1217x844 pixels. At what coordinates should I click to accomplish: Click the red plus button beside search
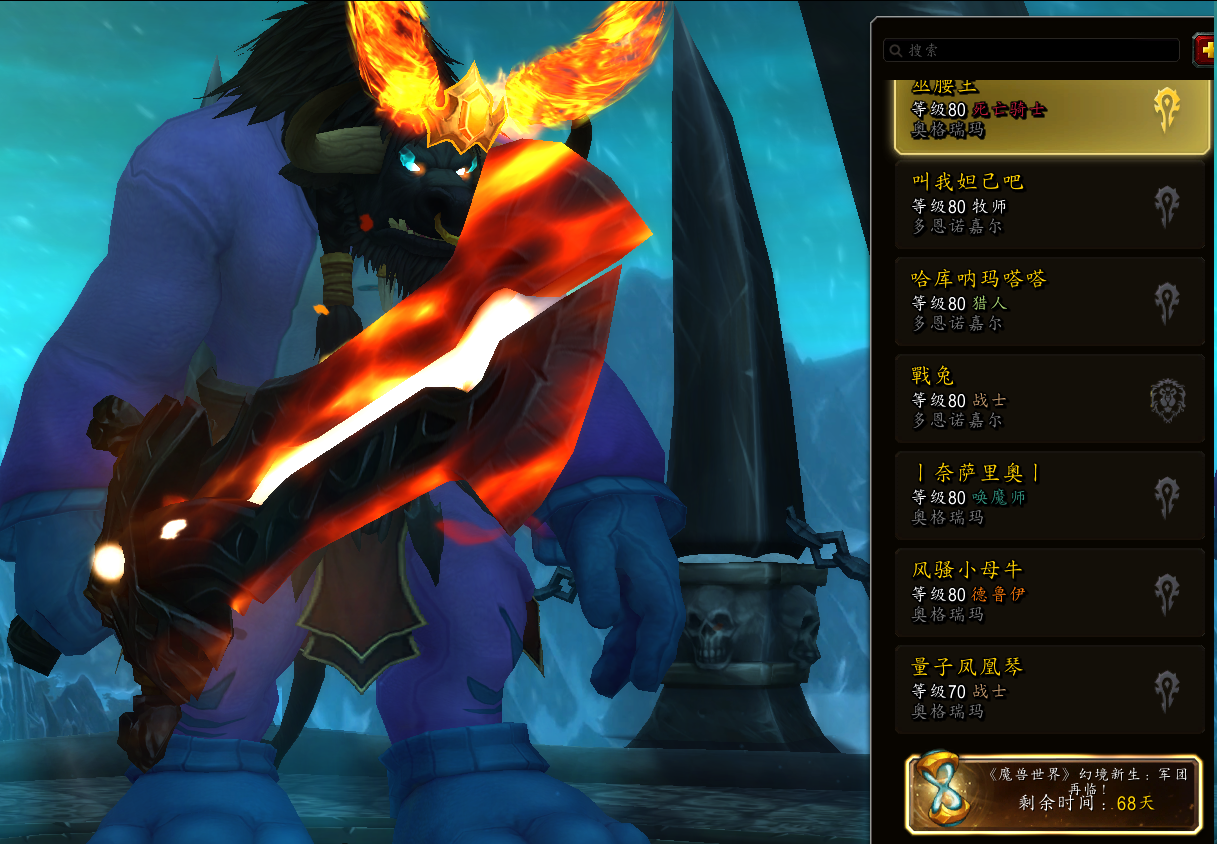(1205, 50)
